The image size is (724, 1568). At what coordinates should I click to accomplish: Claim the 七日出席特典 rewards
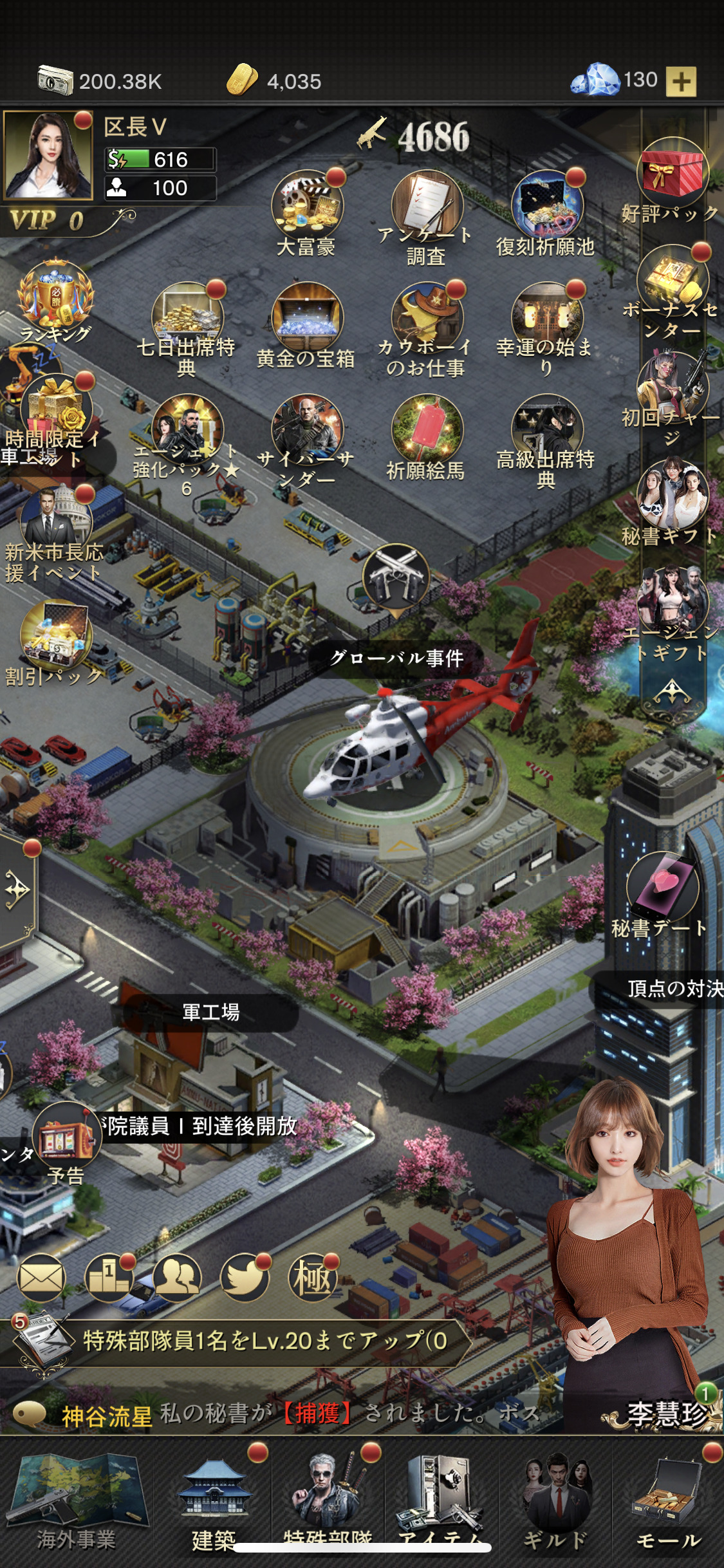pos(187,317)
